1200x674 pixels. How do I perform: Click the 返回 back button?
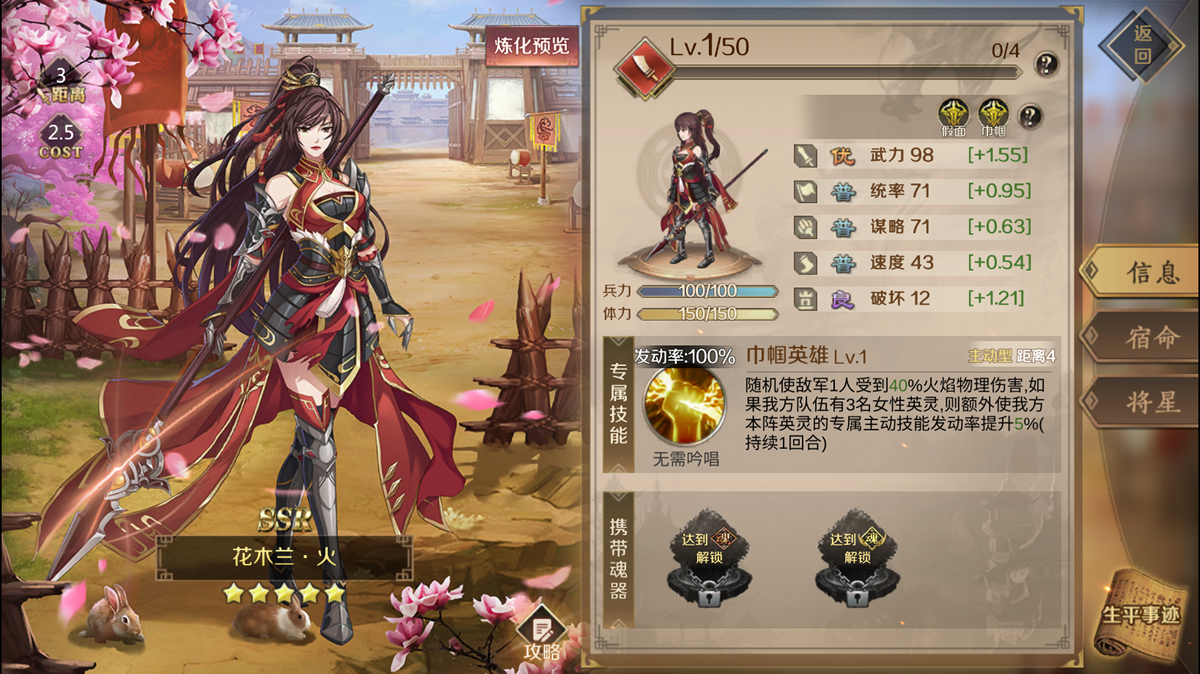[x=1142, y=45]
